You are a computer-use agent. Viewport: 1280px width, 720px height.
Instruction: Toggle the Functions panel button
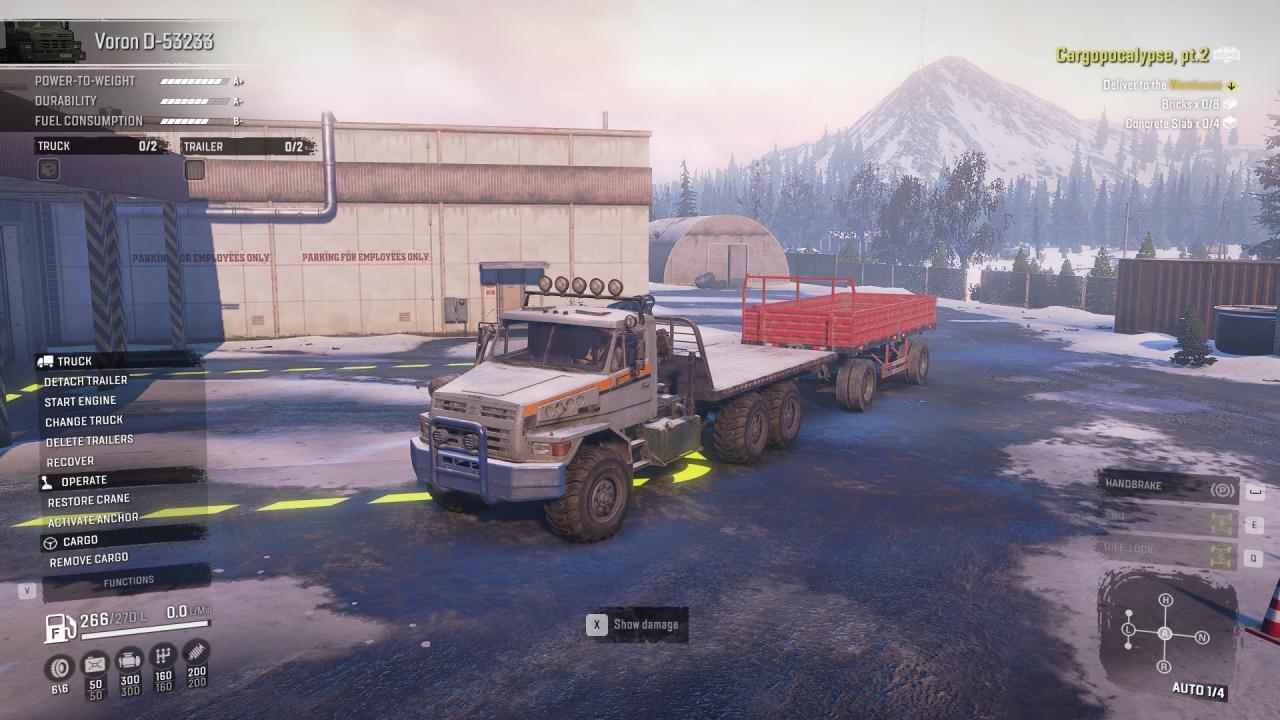(128, 581)
